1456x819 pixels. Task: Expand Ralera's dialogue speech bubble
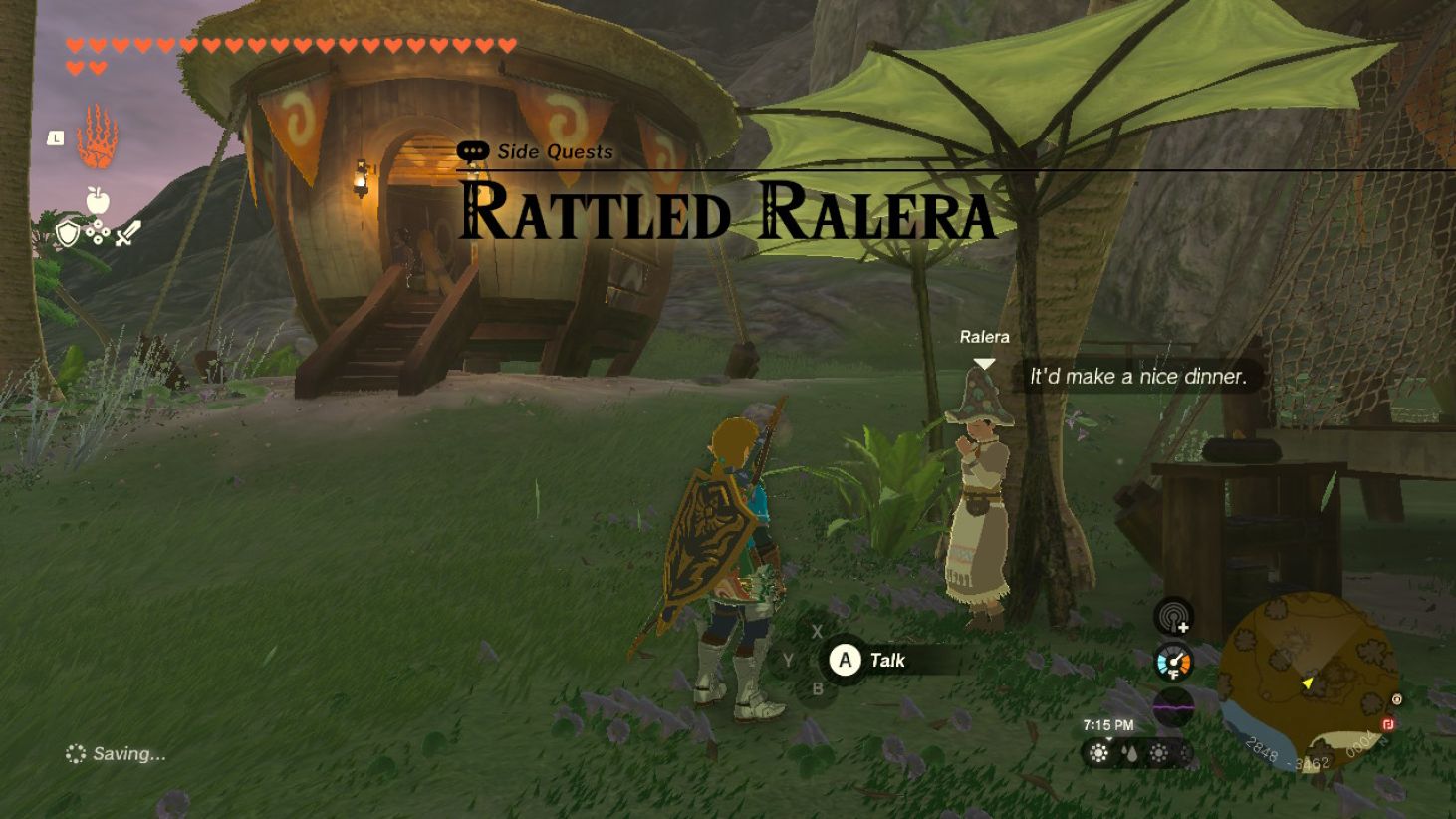1136,377
